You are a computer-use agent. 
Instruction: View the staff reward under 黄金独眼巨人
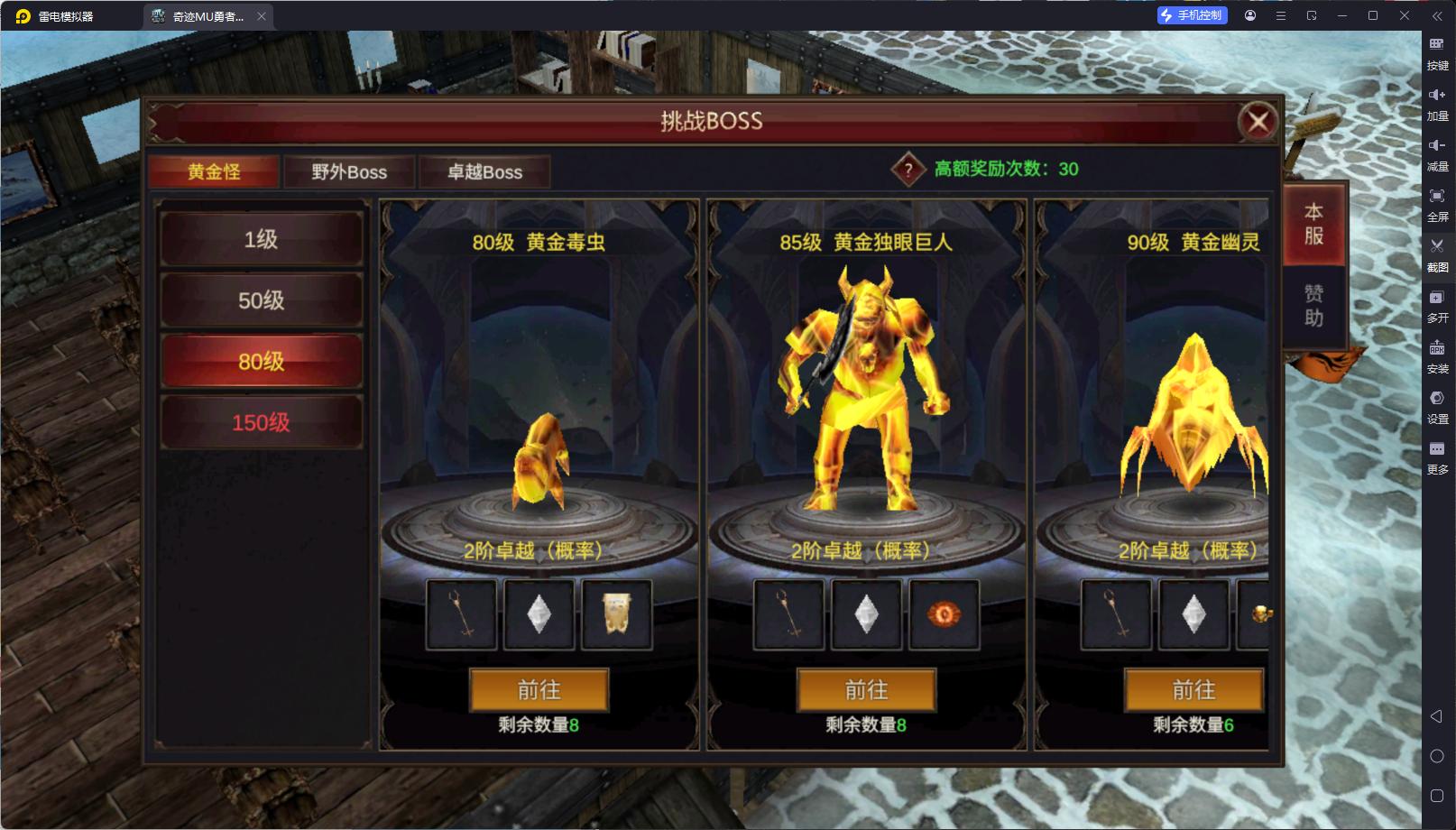coord(788,614)
